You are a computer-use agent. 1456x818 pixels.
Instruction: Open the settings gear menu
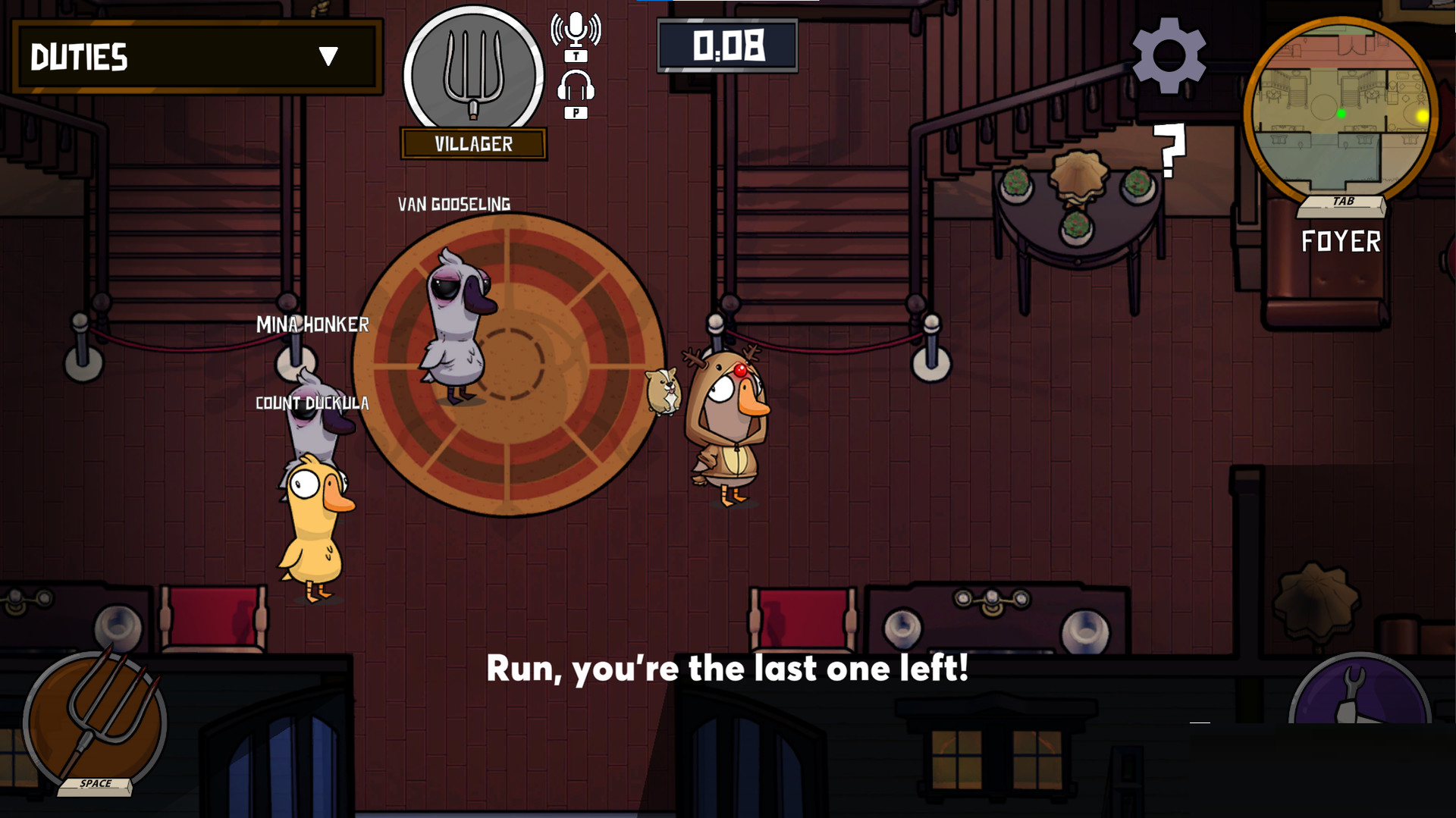(1169, 55)
